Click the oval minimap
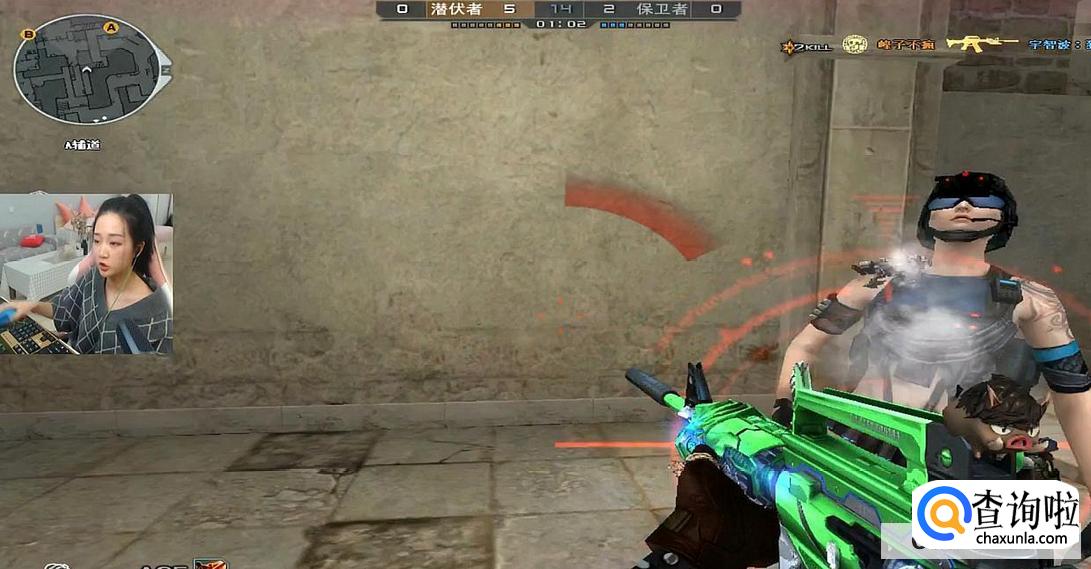 86,69
